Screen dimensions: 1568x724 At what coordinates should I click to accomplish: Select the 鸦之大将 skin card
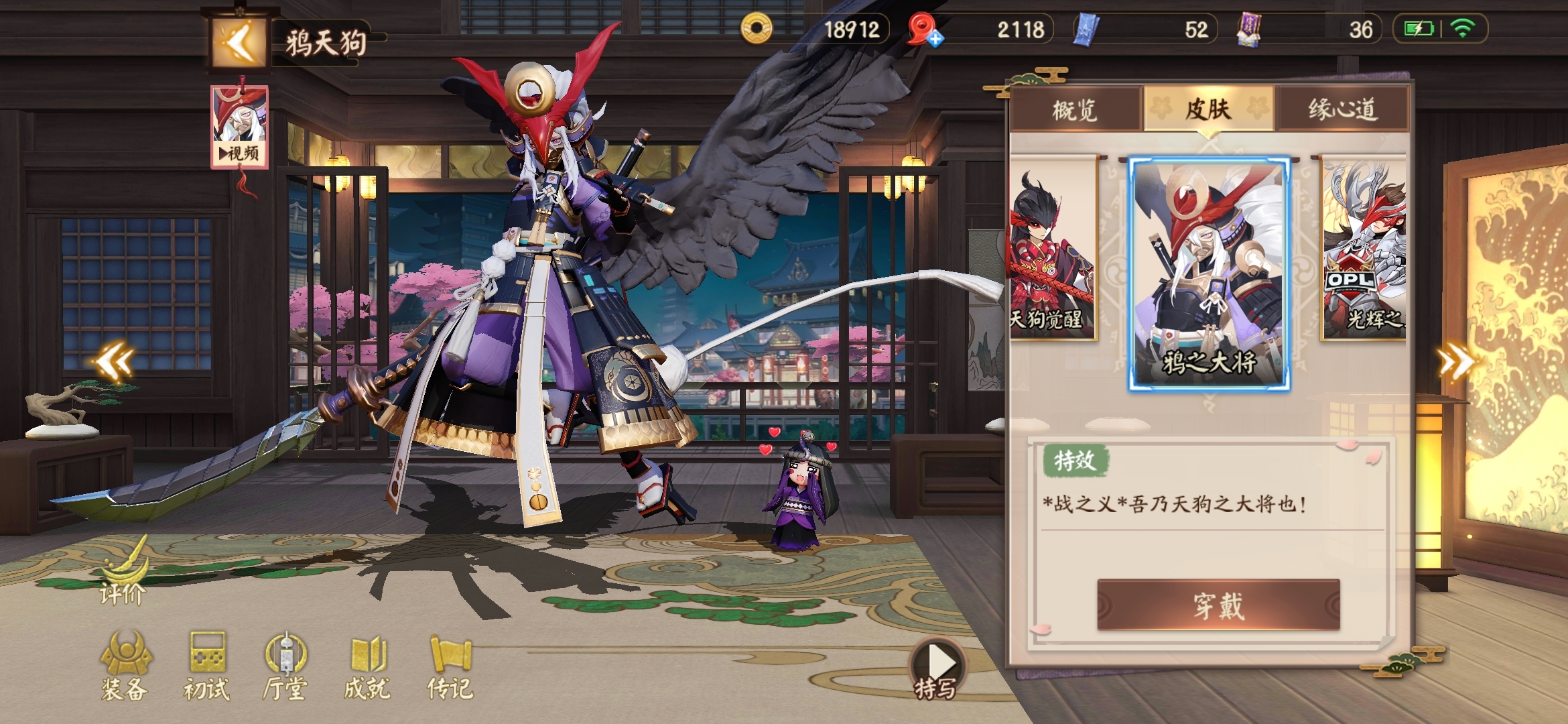[1210, 274]
